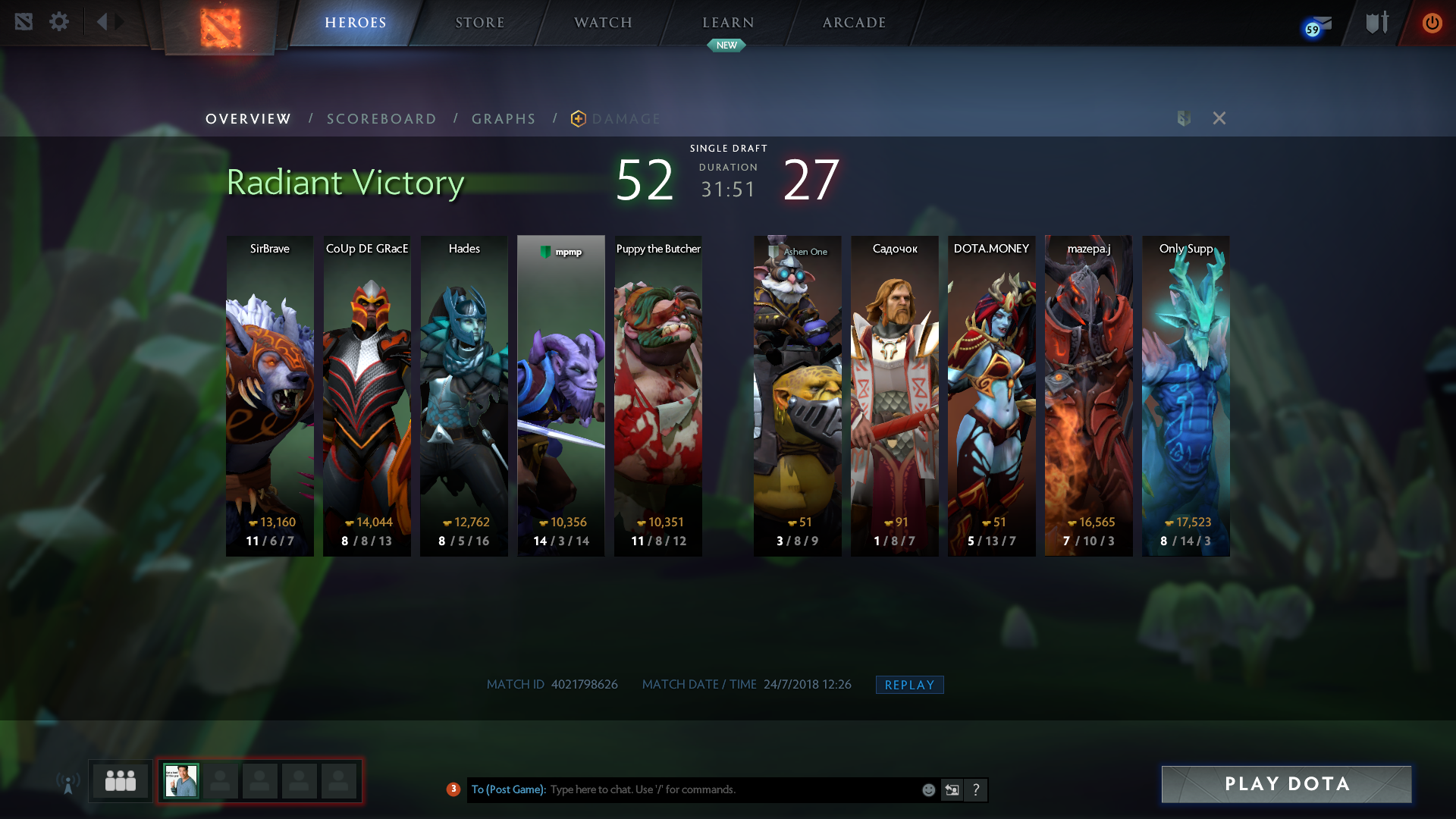Open the Learn section
This screenshot has height=819, width=1456.
click(728, 23)
